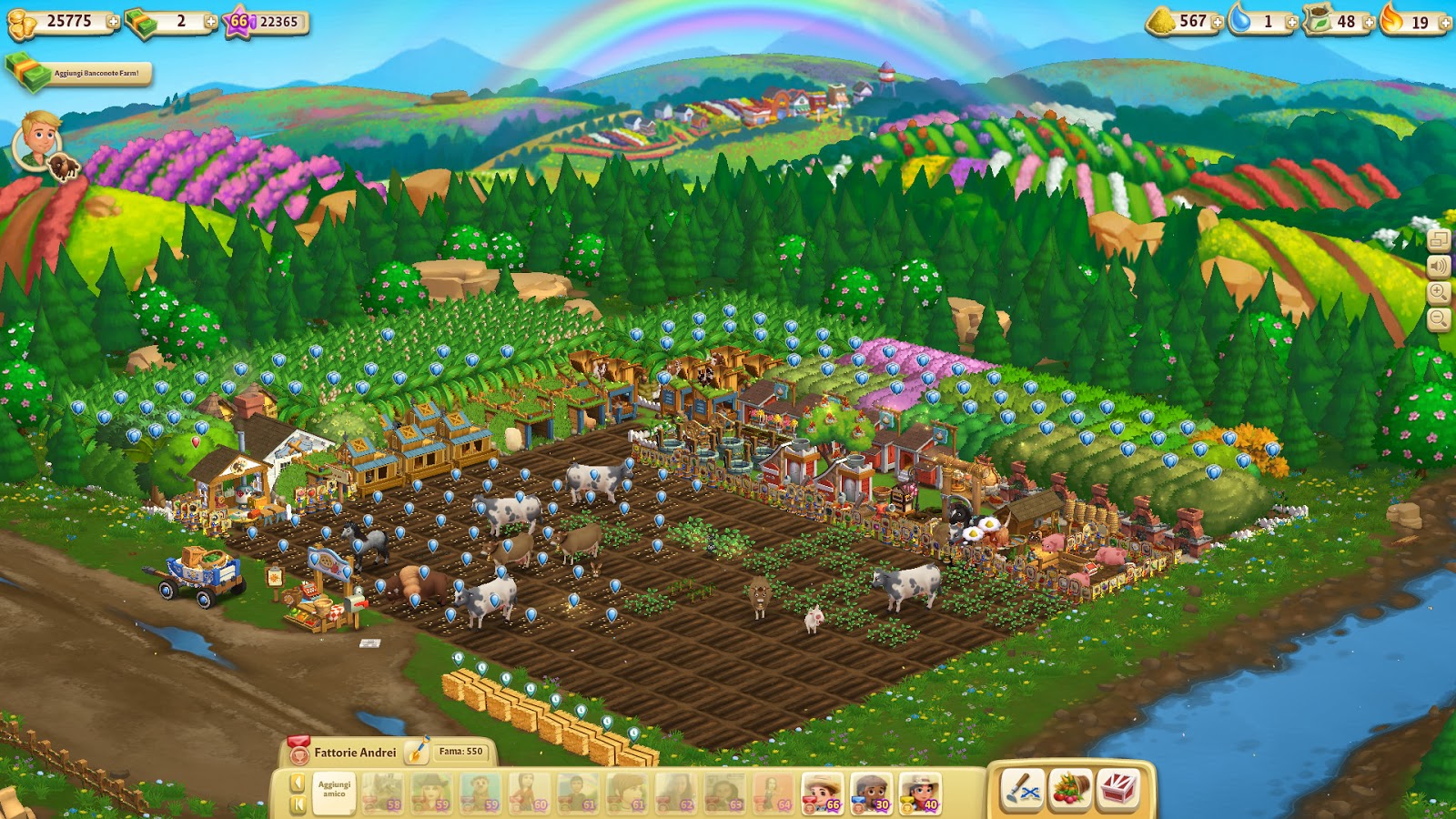Mute game sound with the speaker icon
The height and width of the screenshot is (819, 1456).
click(x=1439, y=268)
